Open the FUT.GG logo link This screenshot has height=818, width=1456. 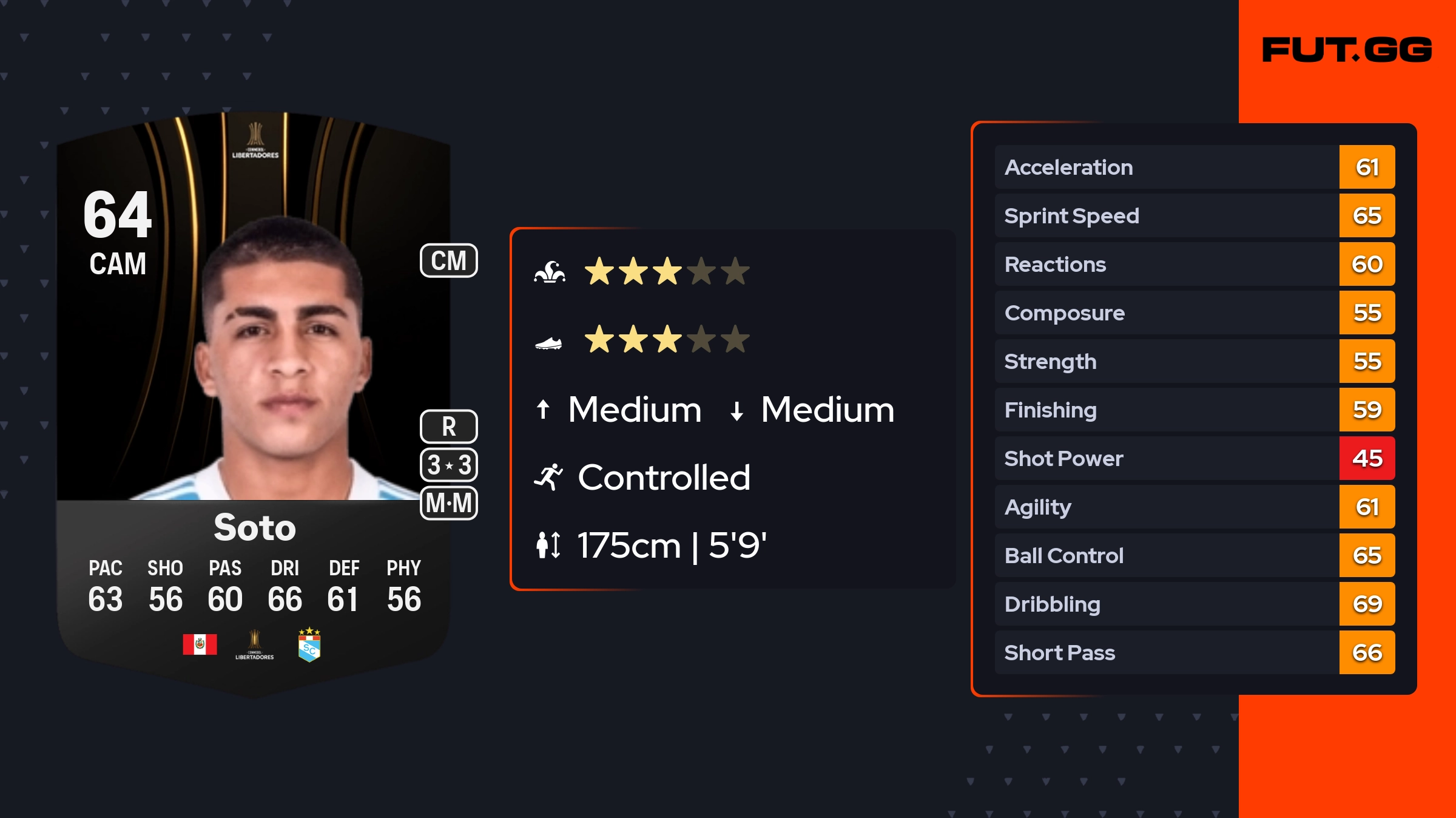[1347, 50]
